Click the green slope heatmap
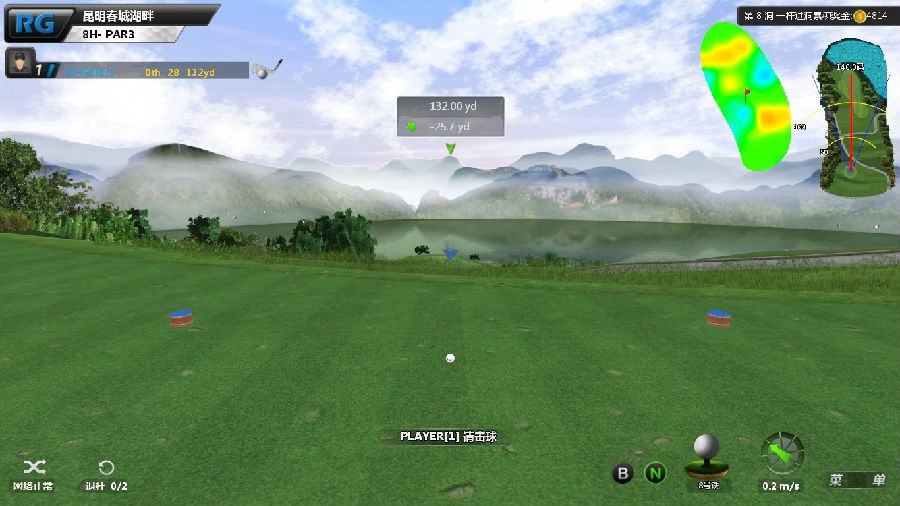The width and height of the screenshot is (900, 506). 745,94
